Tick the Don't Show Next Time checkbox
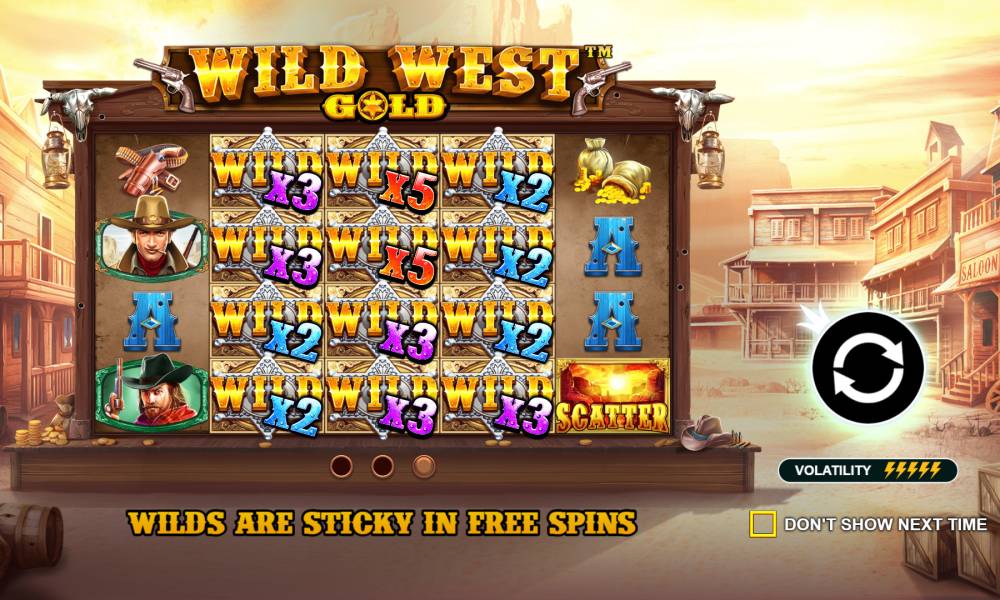Image resolution: width=1000 pixels, height=600 pixels. (762, 523)
